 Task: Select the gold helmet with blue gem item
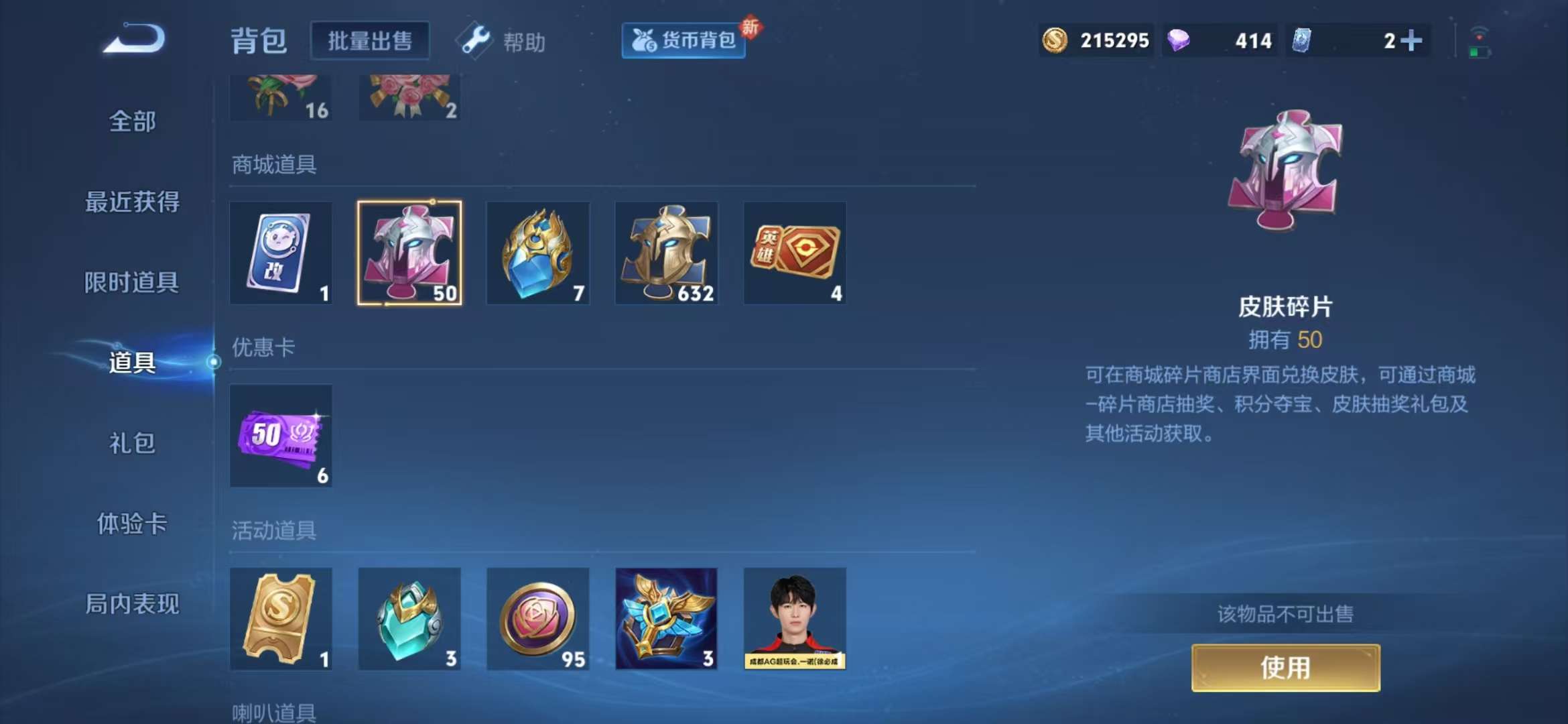tap(538, 253)
